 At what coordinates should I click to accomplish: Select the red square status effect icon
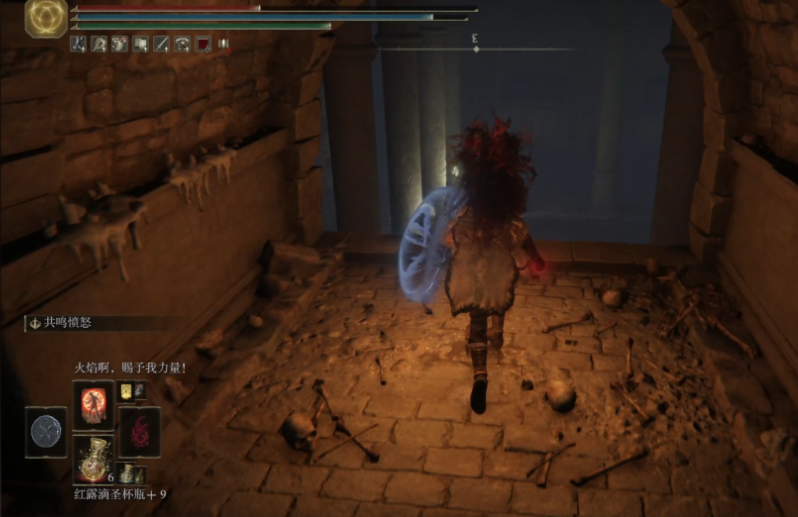203,44
